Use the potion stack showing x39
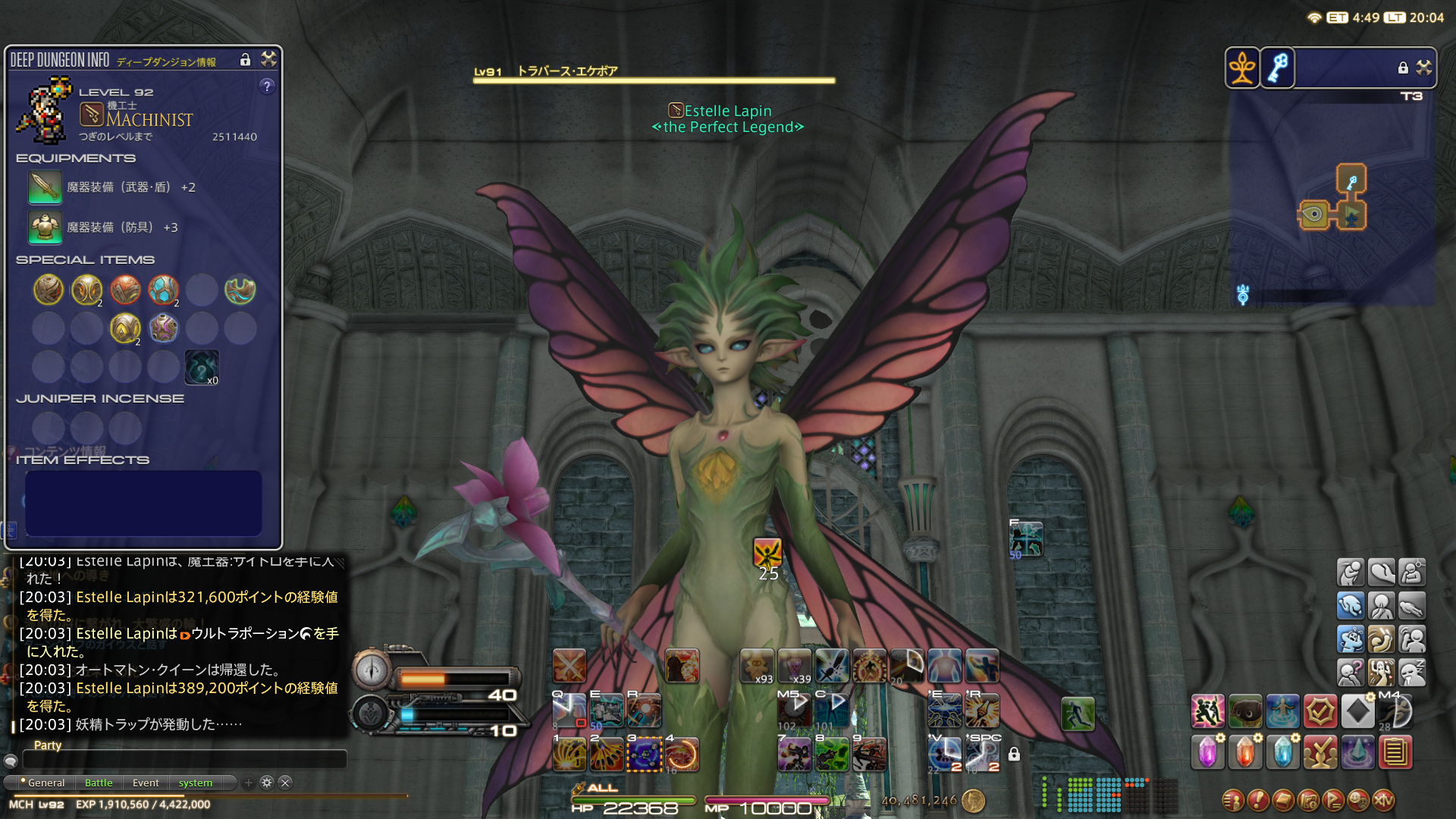This screenshot has height=819, width=1456. pos(794,666)
